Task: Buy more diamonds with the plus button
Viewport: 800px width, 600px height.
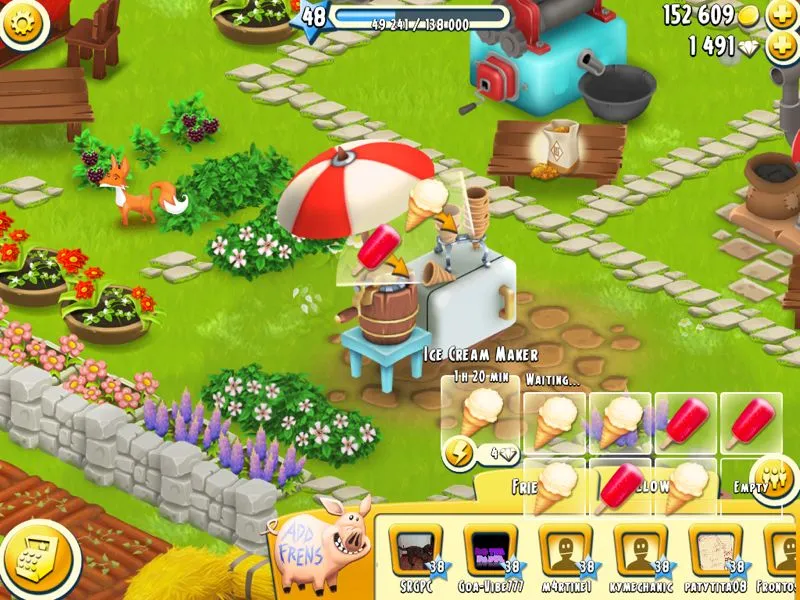Action: click(782, 46)
